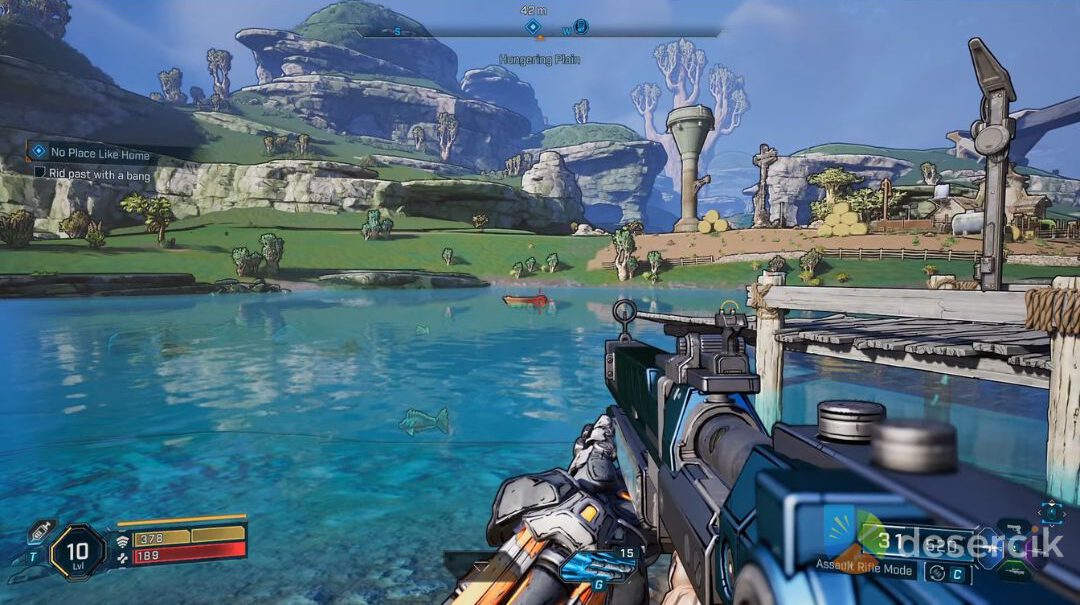
Task: Click the diamond quest marker on the compass
Action: point(532,27)
